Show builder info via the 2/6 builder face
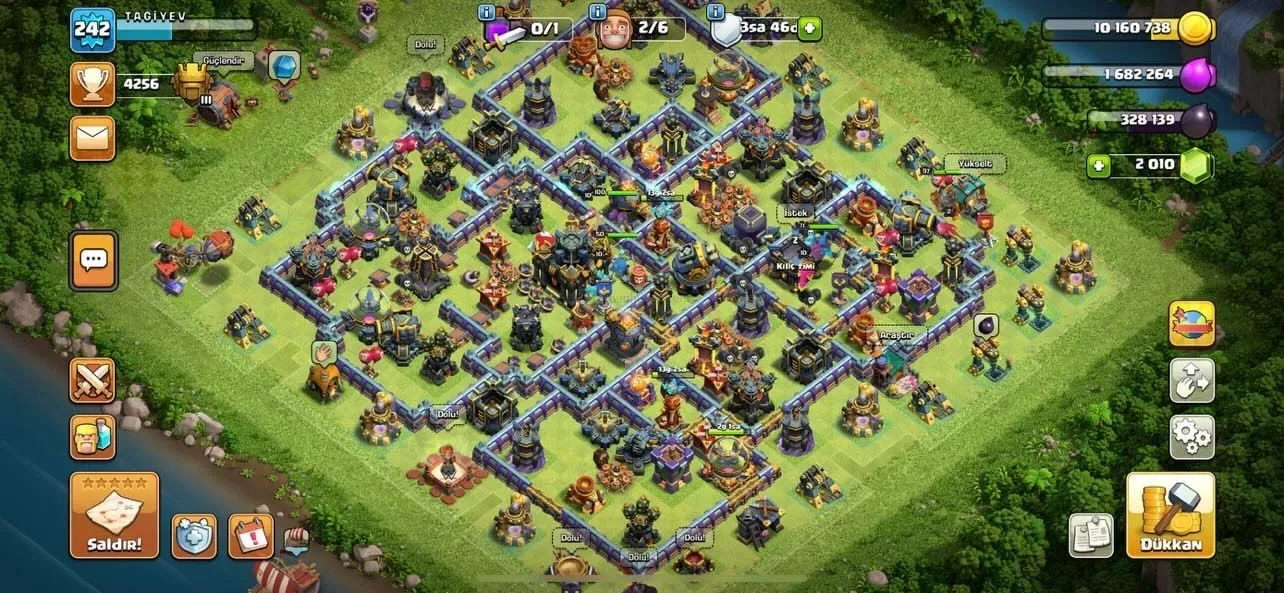1284x593 pixels. tap(611, 30)
